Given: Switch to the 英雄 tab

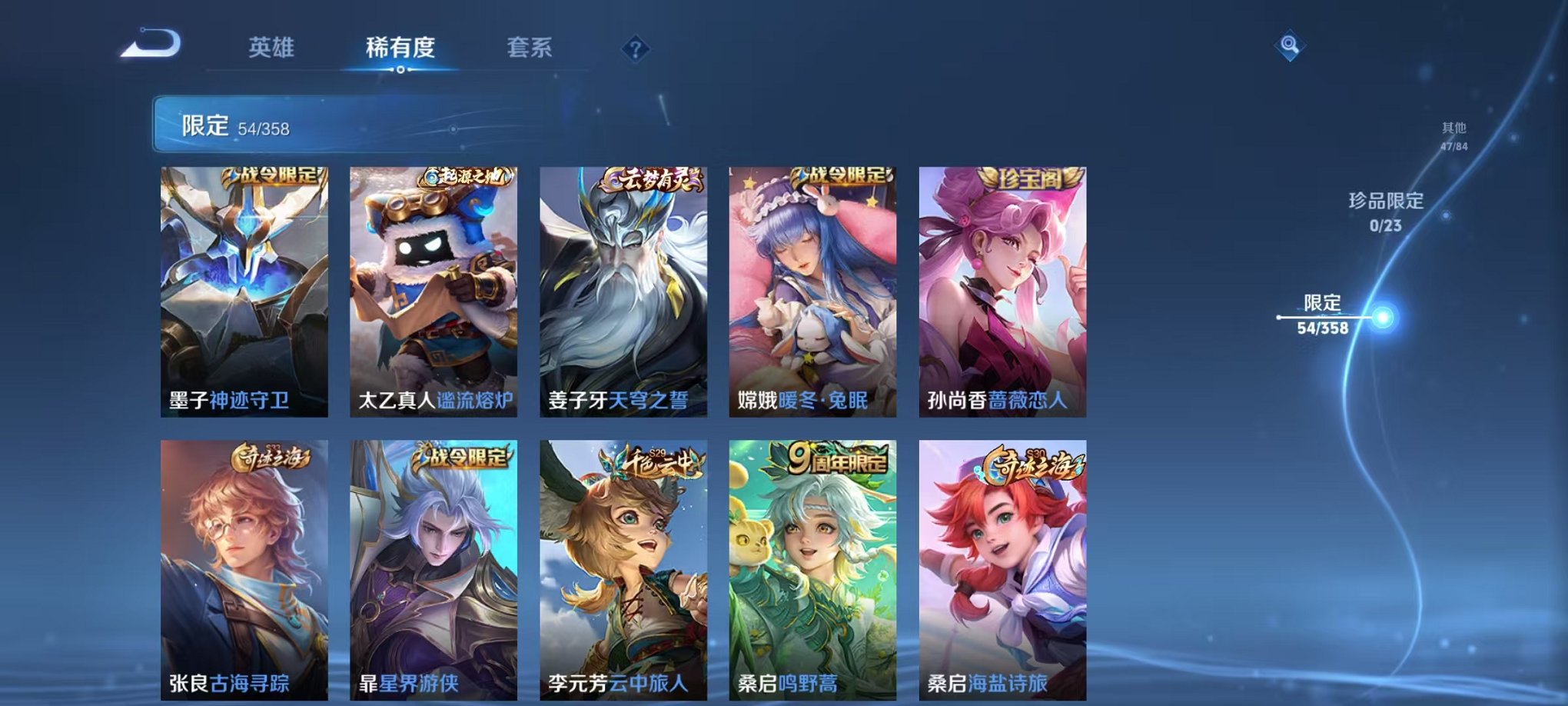Looking at the screenshot, I should 274,46.
